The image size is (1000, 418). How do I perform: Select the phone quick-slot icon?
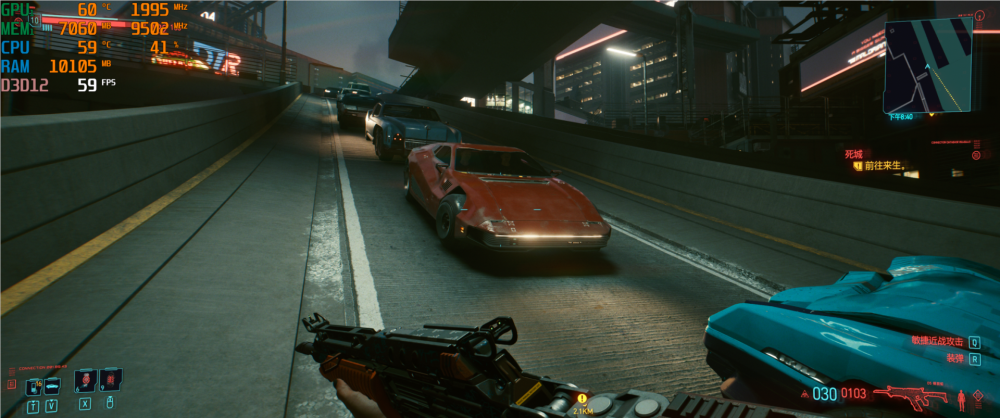(34, 385)
